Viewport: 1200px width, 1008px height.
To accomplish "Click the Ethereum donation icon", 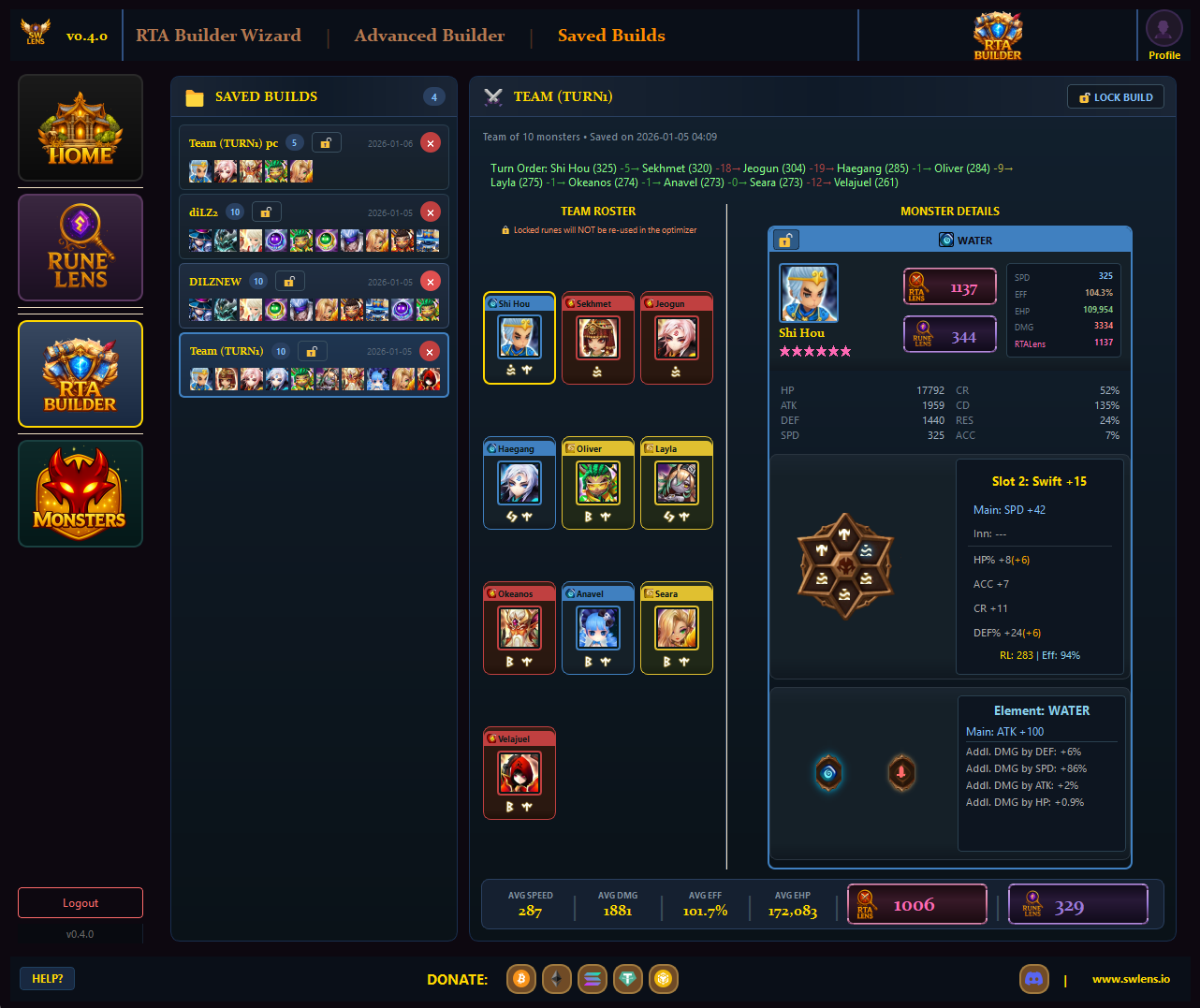I will pos(557,979).
